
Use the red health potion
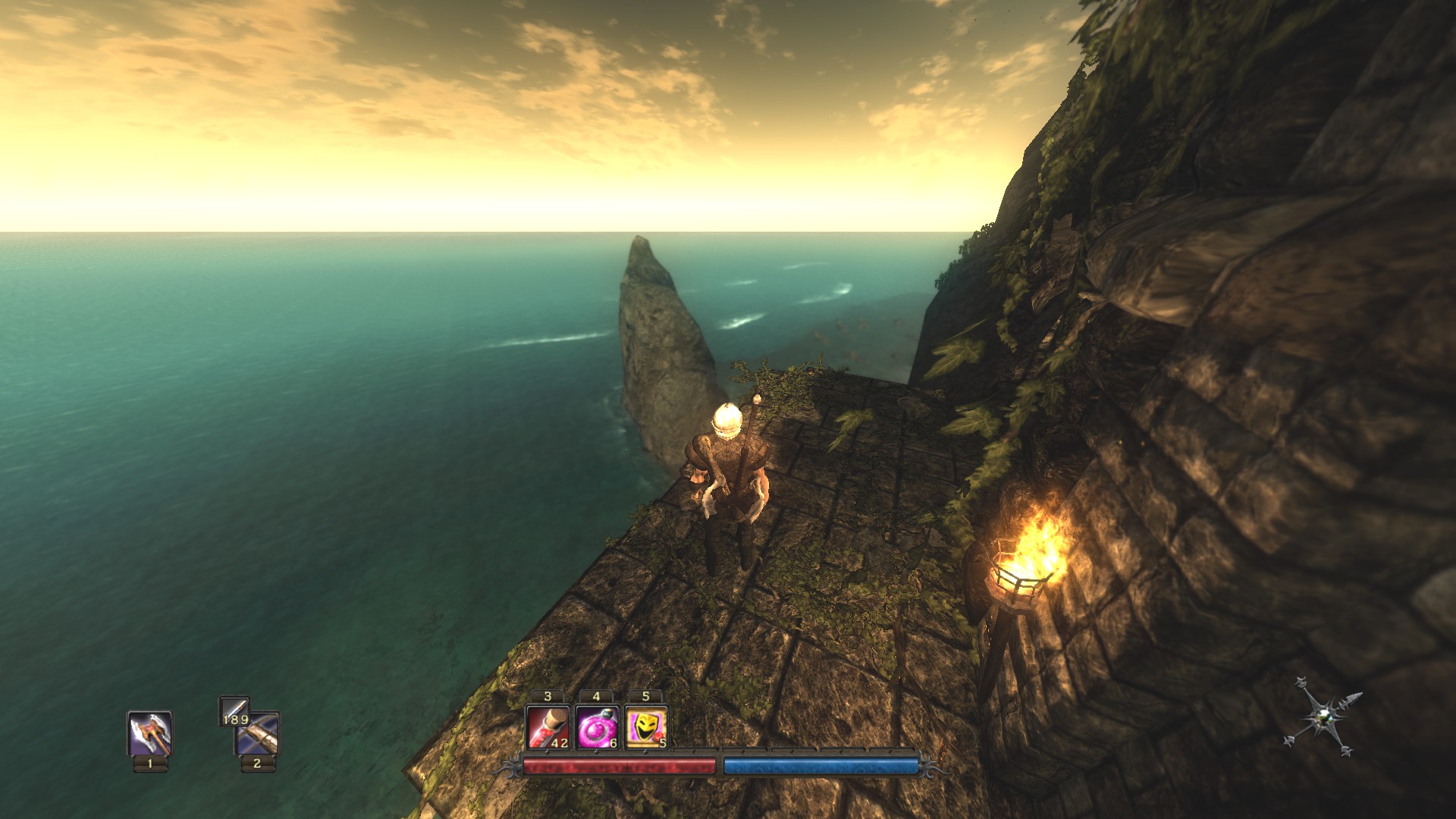click(x=548, y=727)
